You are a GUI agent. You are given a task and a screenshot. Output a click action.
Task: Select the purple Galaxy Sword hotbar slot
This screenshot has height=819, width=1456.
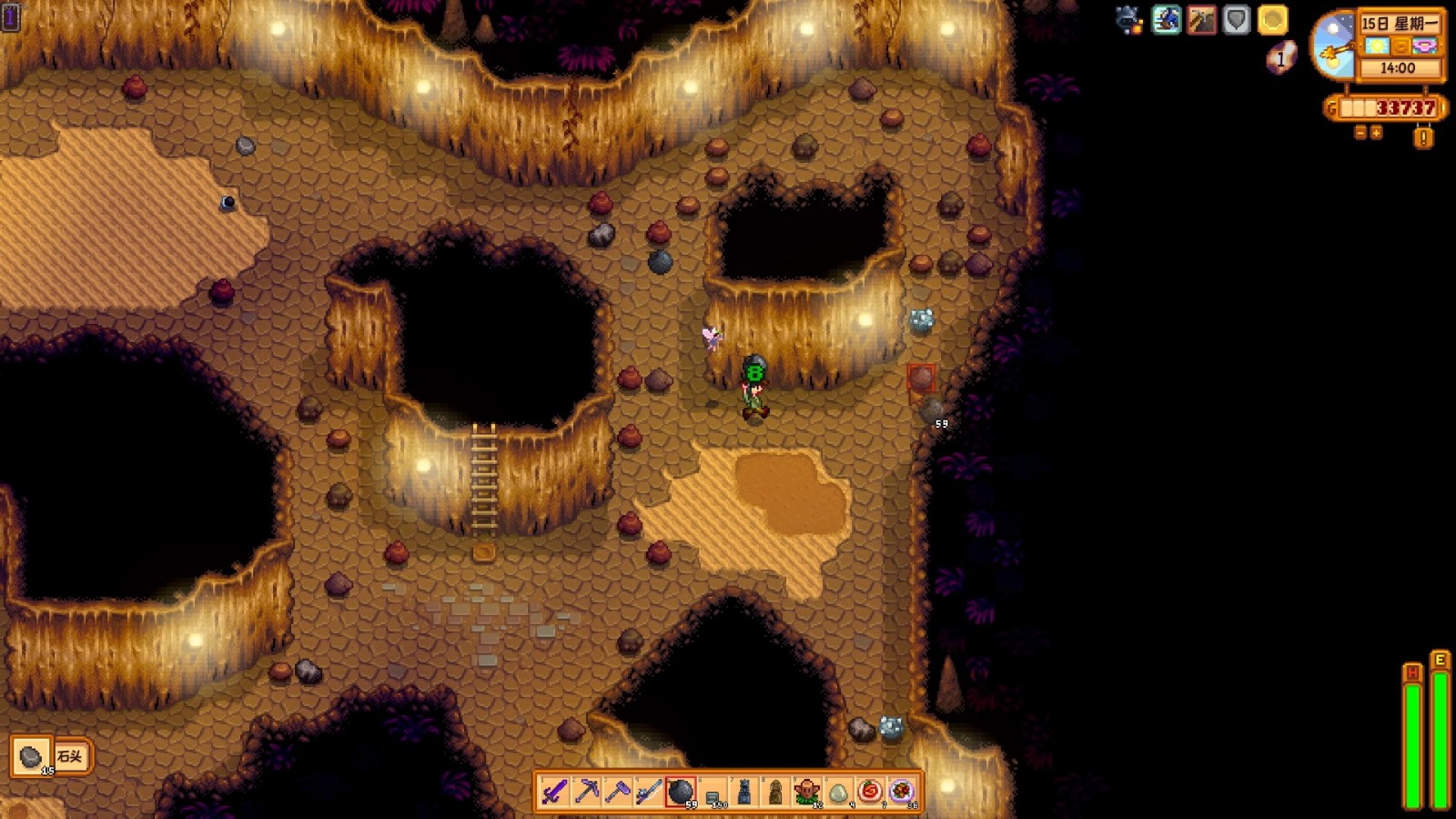[x=555, y=792]
